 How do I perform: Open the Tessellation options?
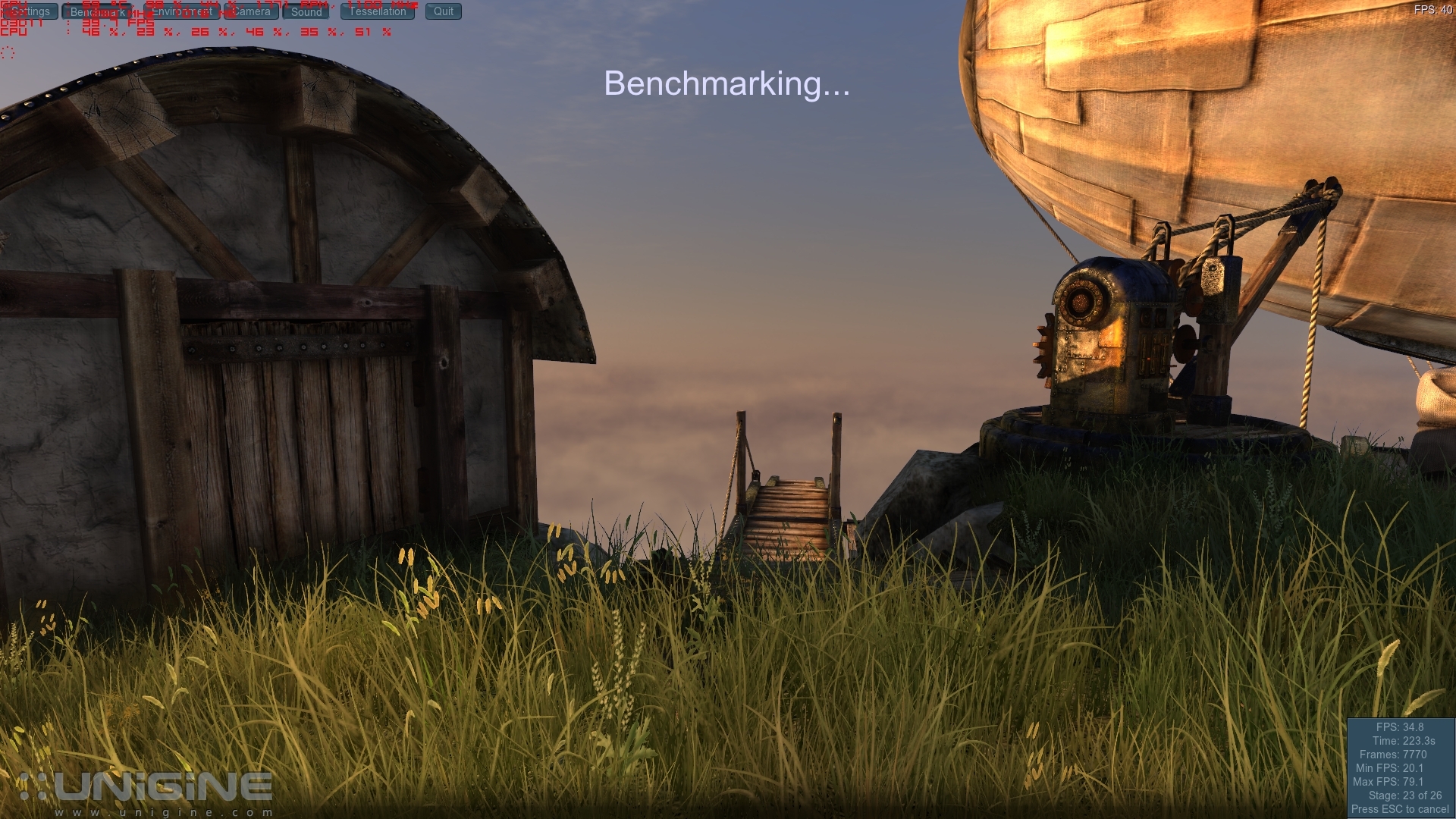coord(378,11)
